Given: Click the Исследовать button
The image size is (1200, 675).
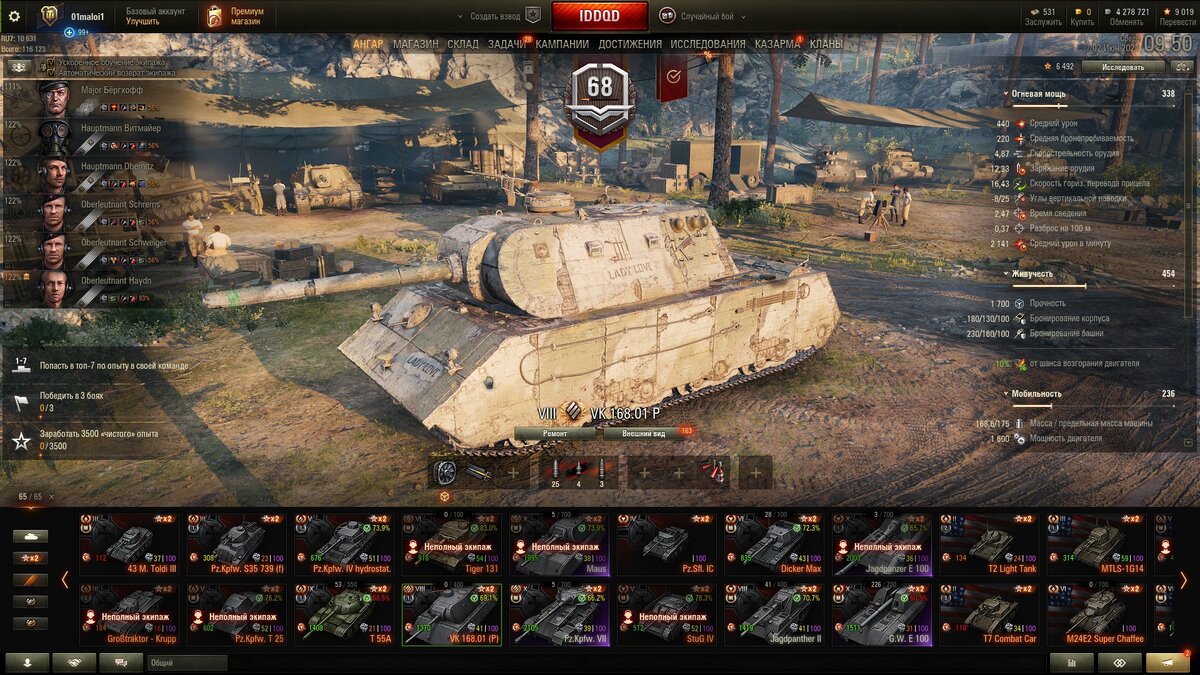Looking at the screenshot, I should coord(1123,67).
